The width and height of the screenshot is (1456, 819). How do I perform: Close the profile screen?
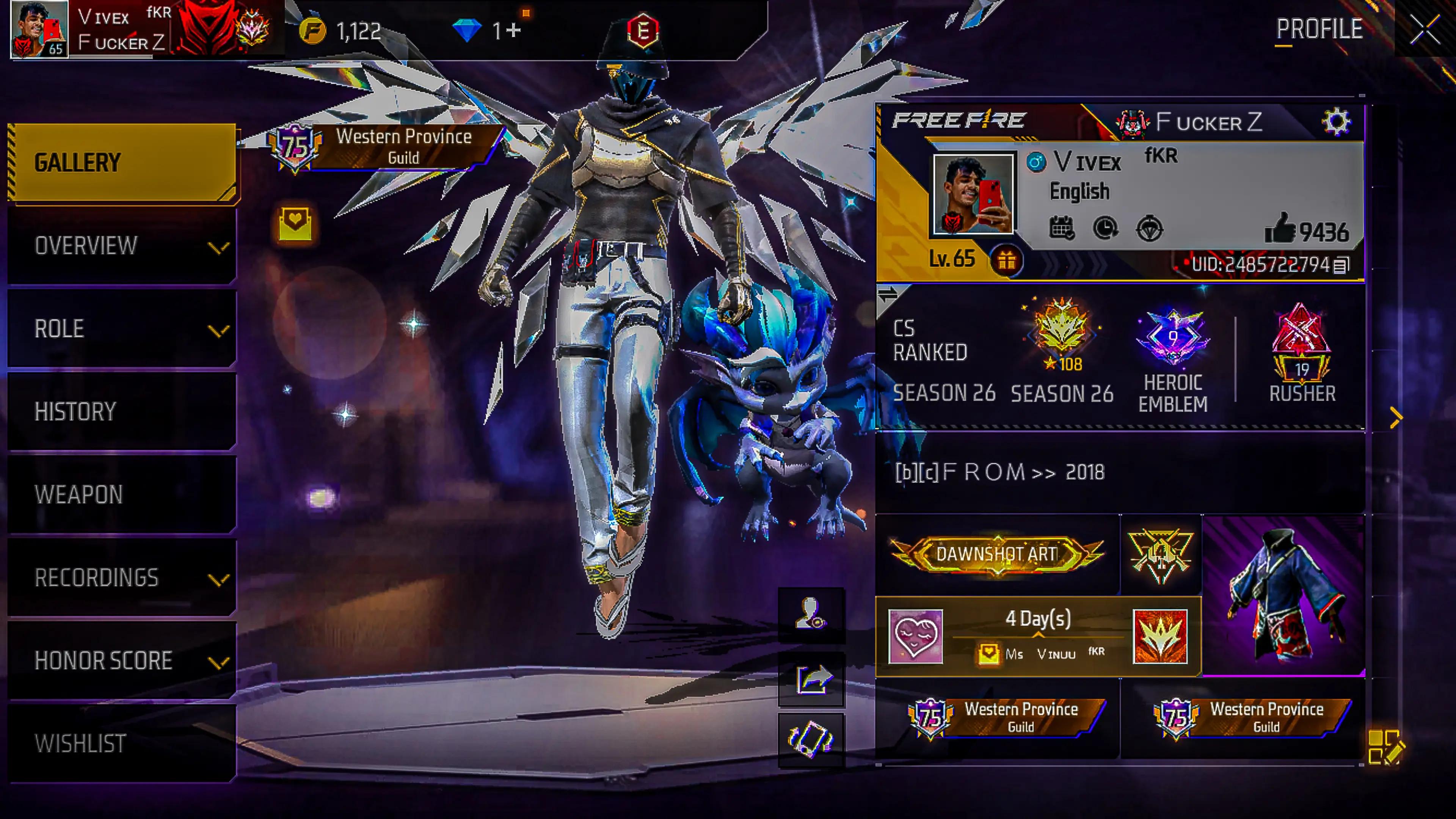point(1425,30)
